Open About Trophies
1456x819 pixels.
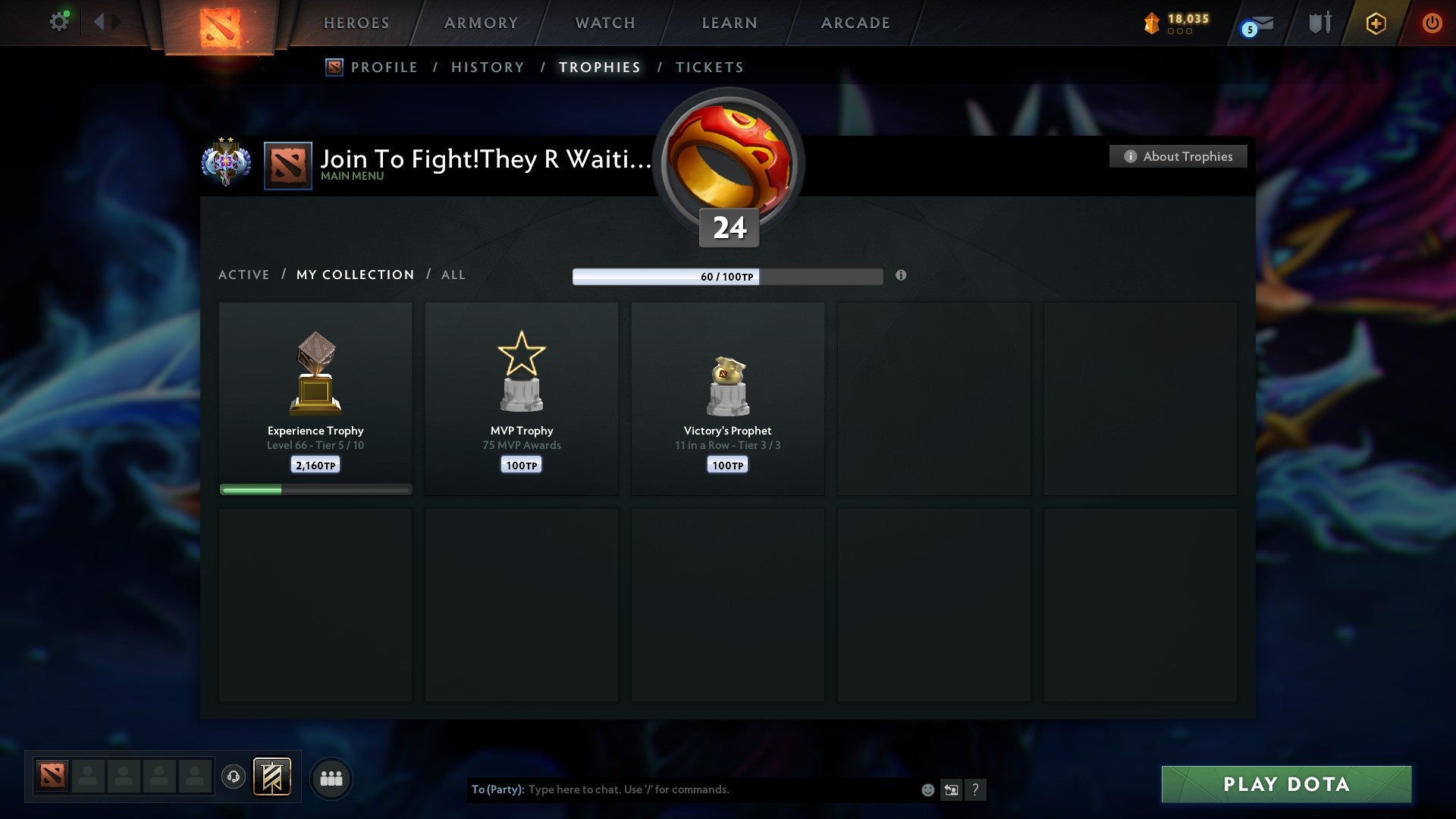(x=1178, y=156)
